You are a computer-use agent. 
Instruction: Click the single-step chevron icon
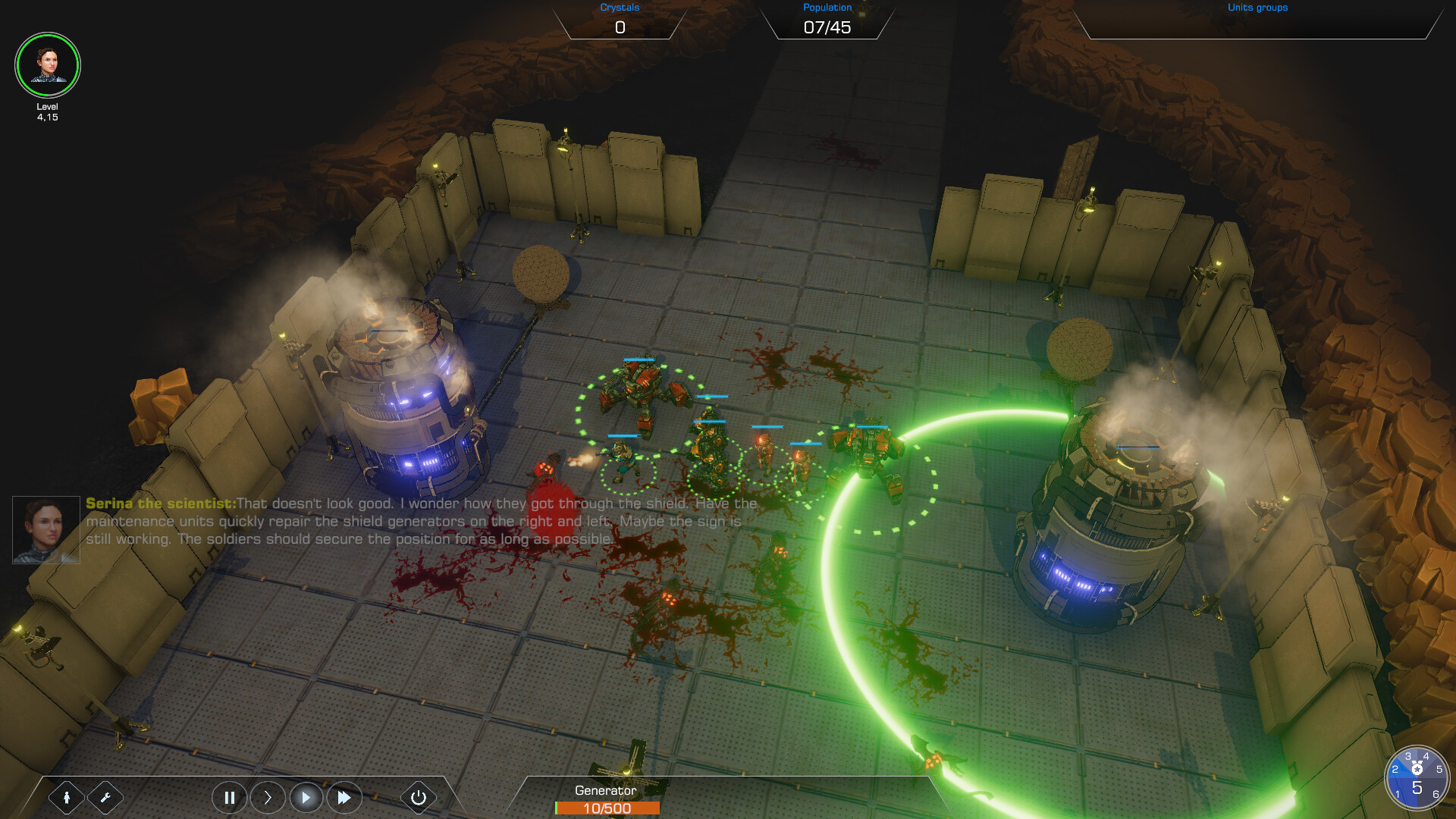point(268,797)
